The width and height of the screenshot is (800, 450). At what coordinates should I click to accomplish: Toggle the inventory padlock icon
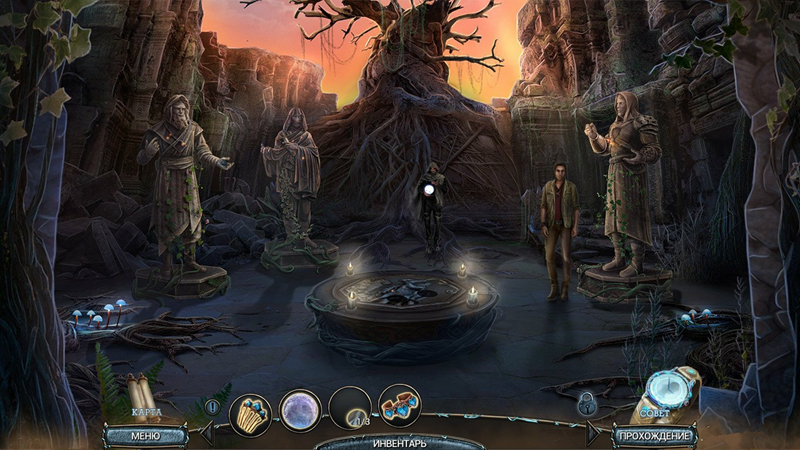click(x=589, y=405)
